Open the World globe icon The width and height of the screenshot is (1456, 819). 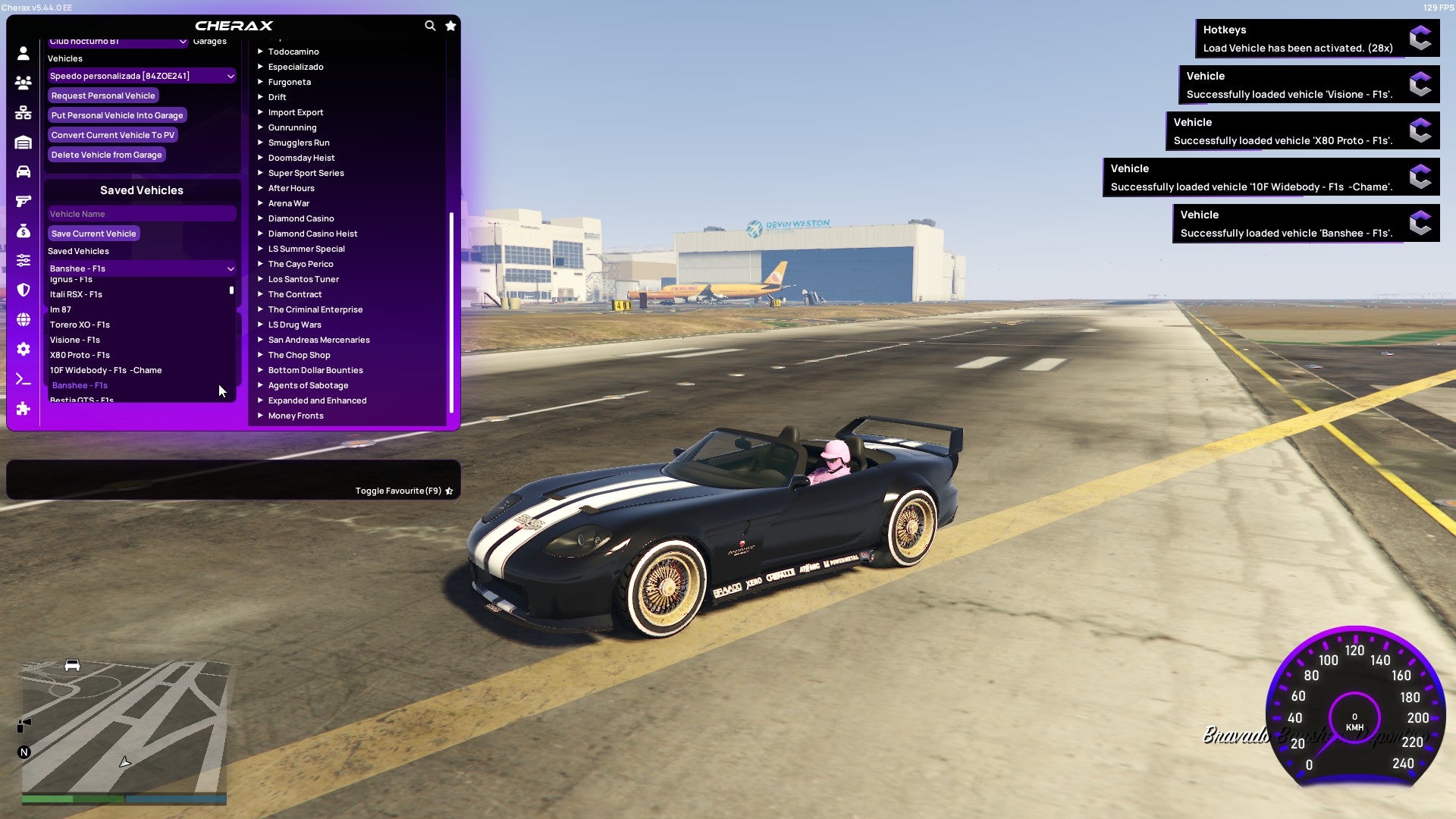(x=23, y=319)
